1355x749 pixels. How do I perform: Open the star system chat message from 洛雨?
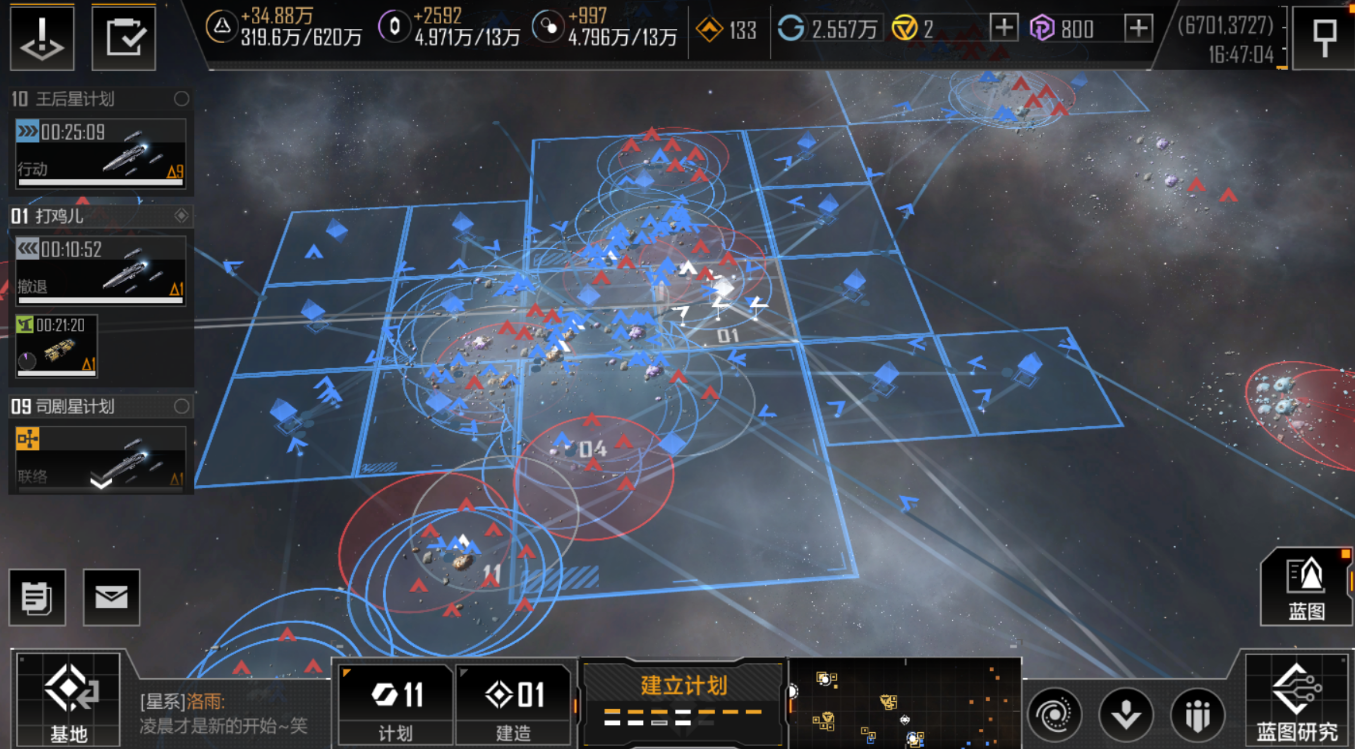coord(230,714)
